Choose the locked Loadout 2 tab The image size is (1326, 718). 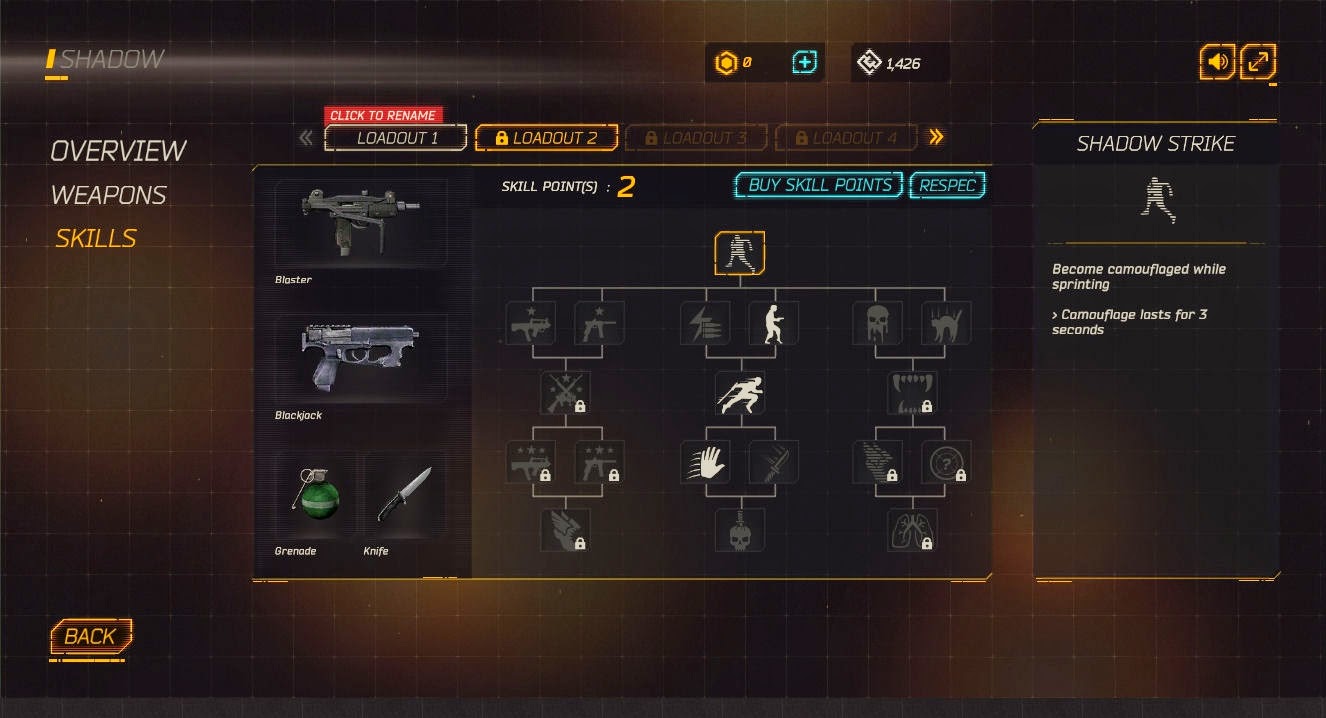pos(546,138)
